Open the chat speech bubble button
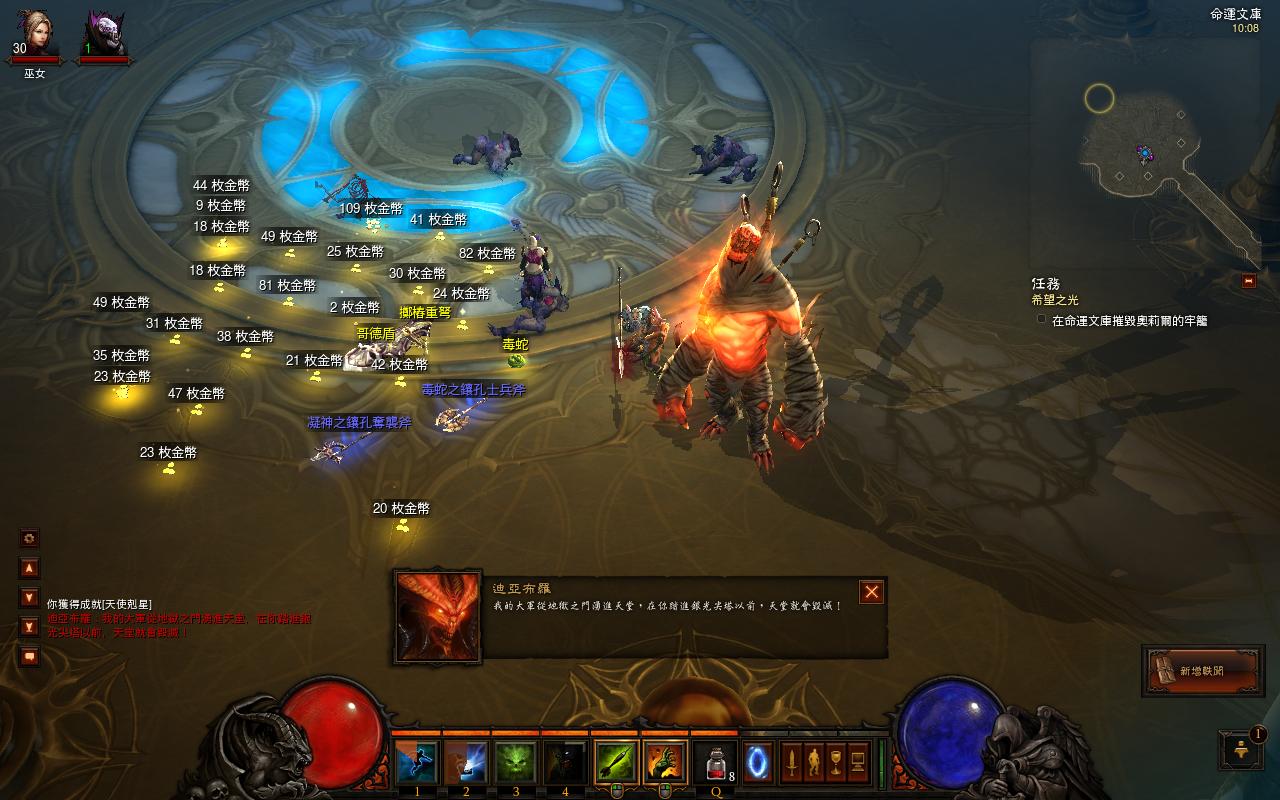The image size is (1280, 800). click(30, 657)
